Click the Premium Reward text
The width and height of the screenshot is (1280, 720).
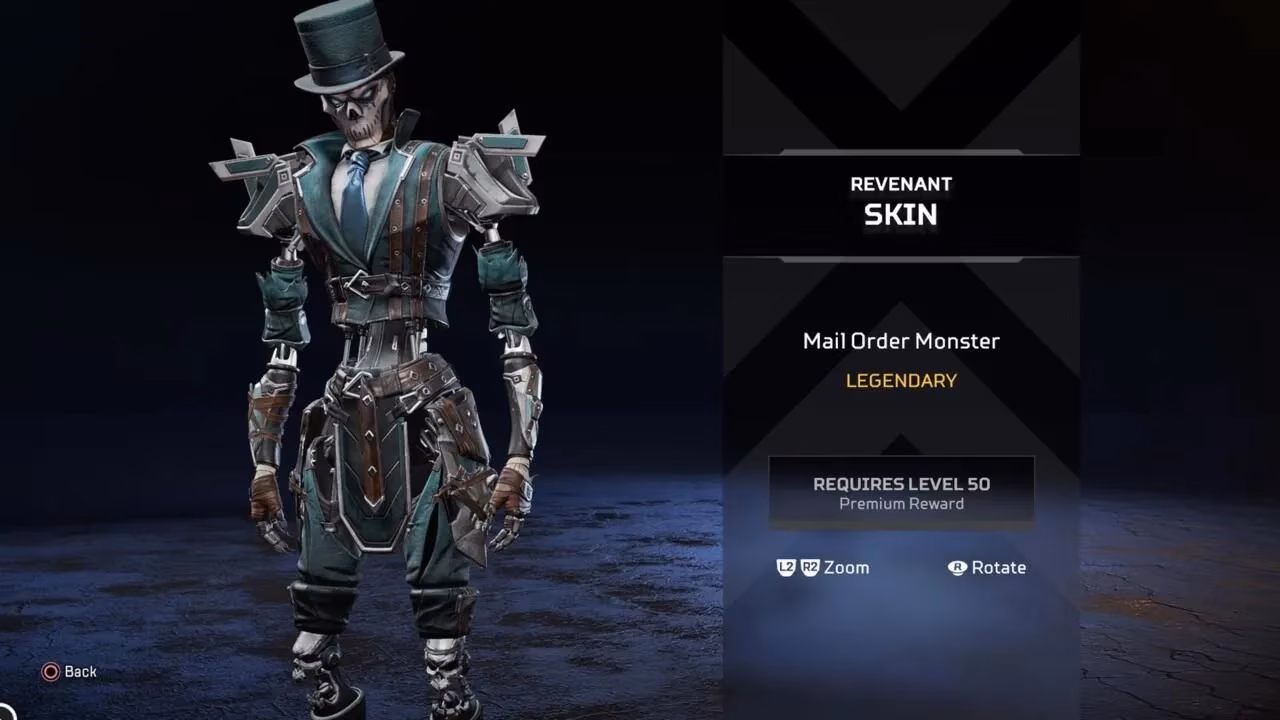click(x=900, y=504)
